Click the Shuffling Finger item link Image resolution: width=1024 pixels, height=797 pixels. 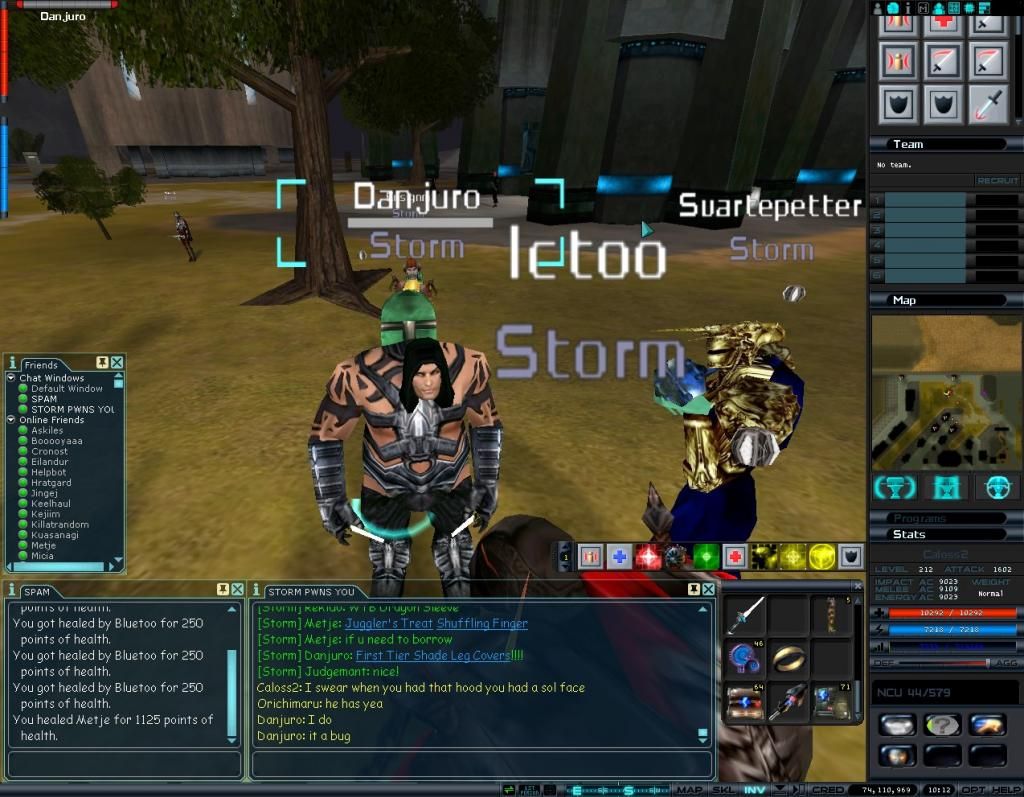pyautogui.click(x=482, y=623)
